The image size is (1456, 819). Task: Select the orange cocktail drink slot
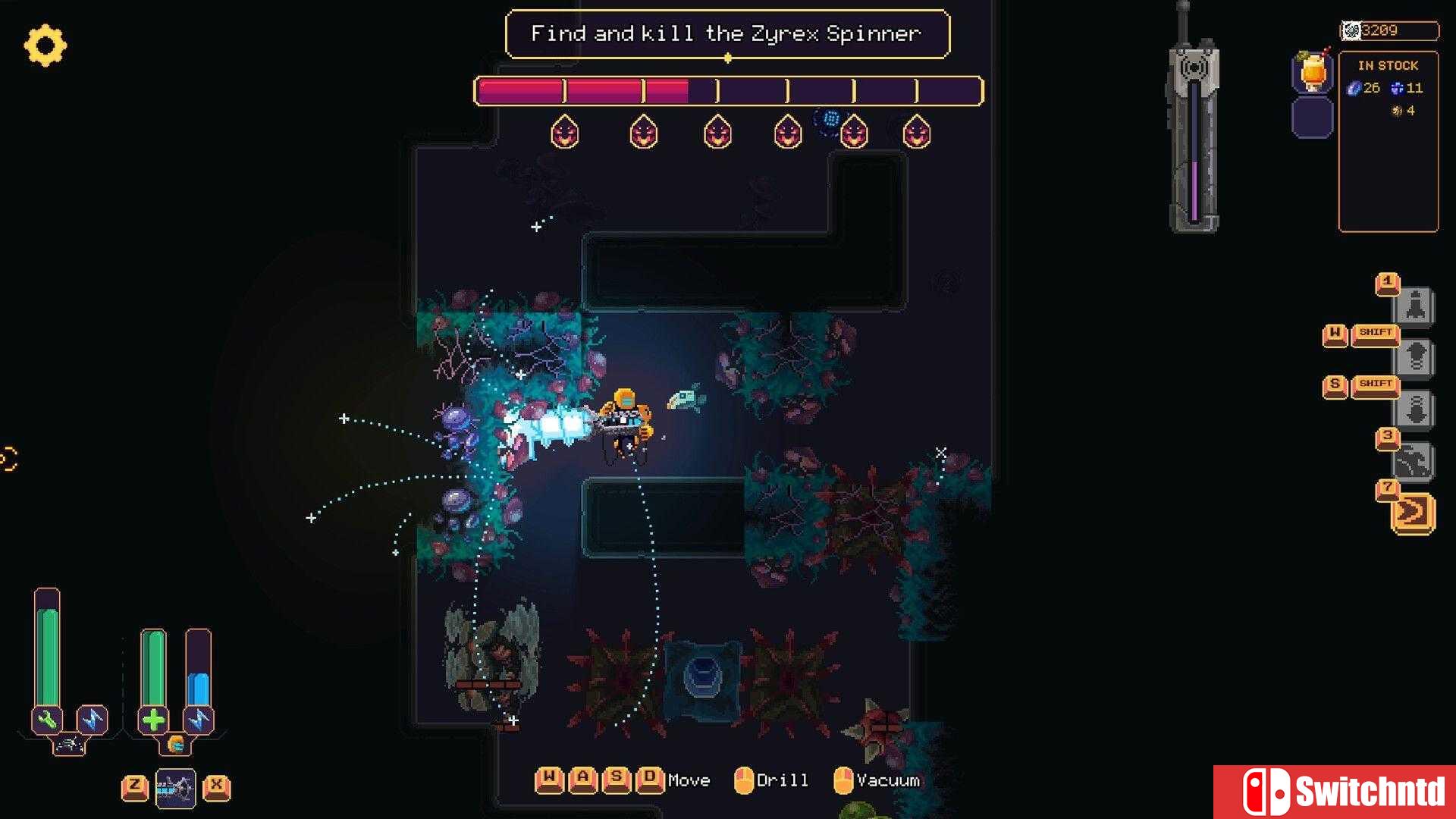(1313, 73)
